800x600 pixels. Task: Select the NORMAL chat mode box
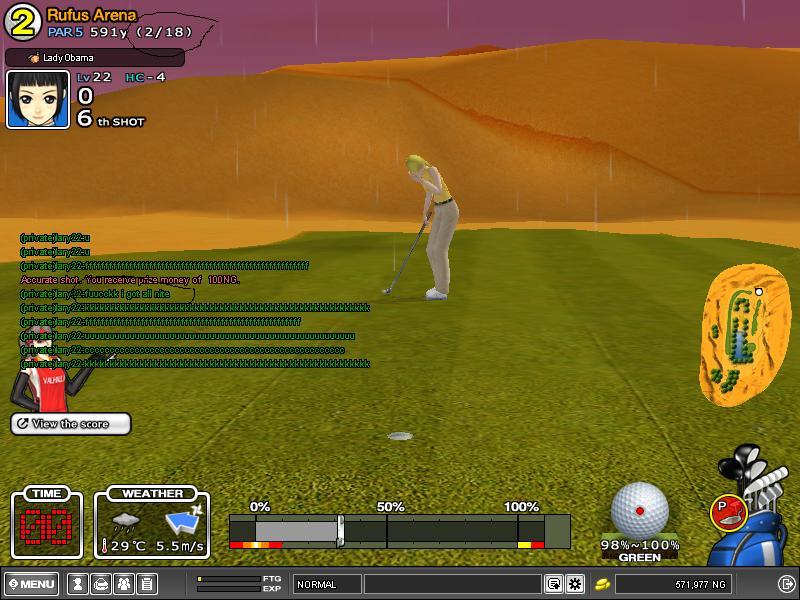(327, 584)
